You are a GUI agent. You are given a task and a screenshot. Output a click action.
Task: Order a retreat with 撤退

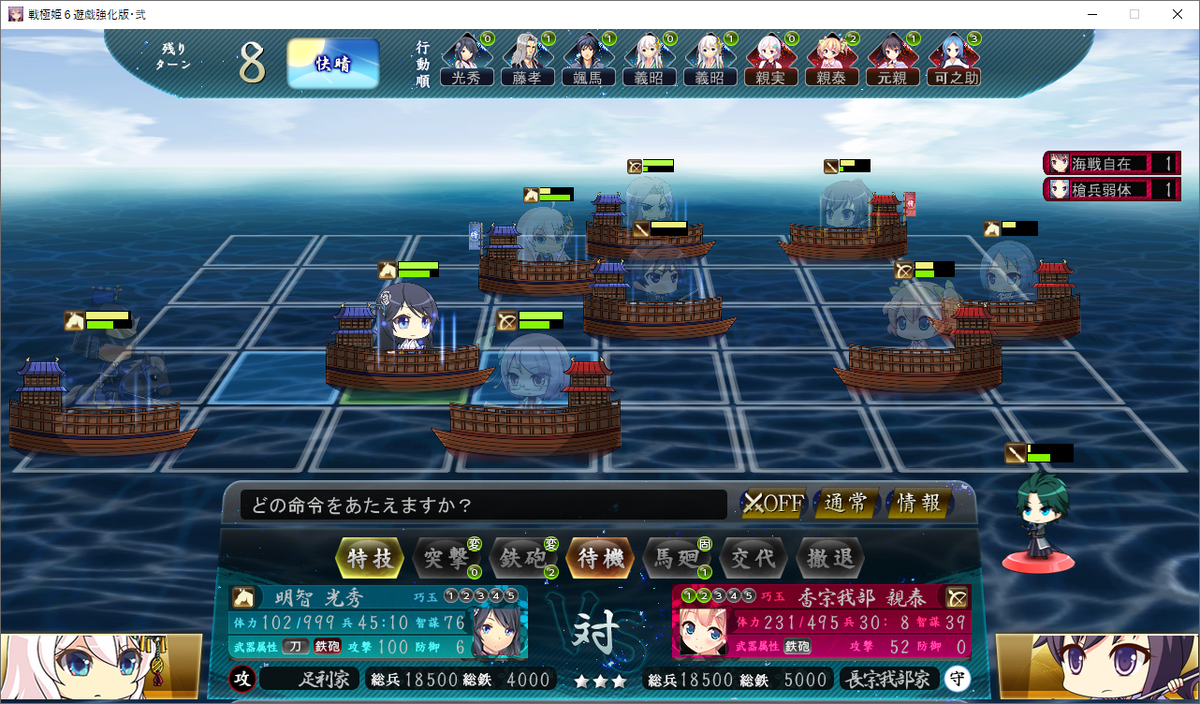coord(829,558)
